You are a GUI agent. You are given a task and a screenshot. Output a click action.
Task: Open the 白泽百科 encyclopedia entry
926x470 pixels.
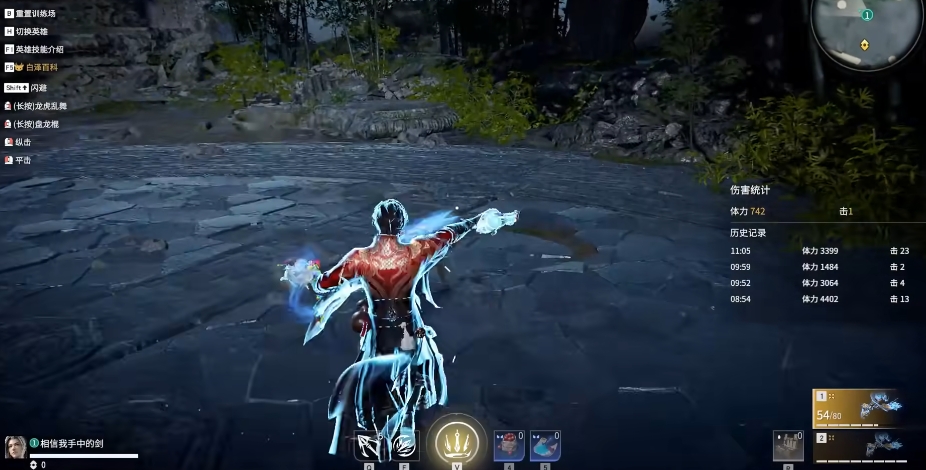click(x=40, y=67)
